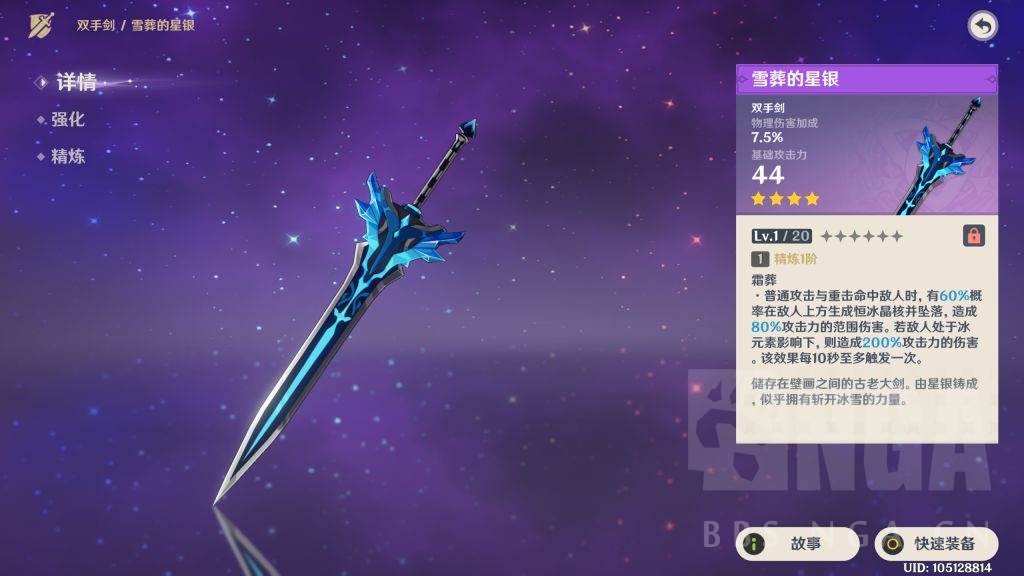Screen dimensions: 1024x576
Task: Click the weapon category icon
Action: 41,25
